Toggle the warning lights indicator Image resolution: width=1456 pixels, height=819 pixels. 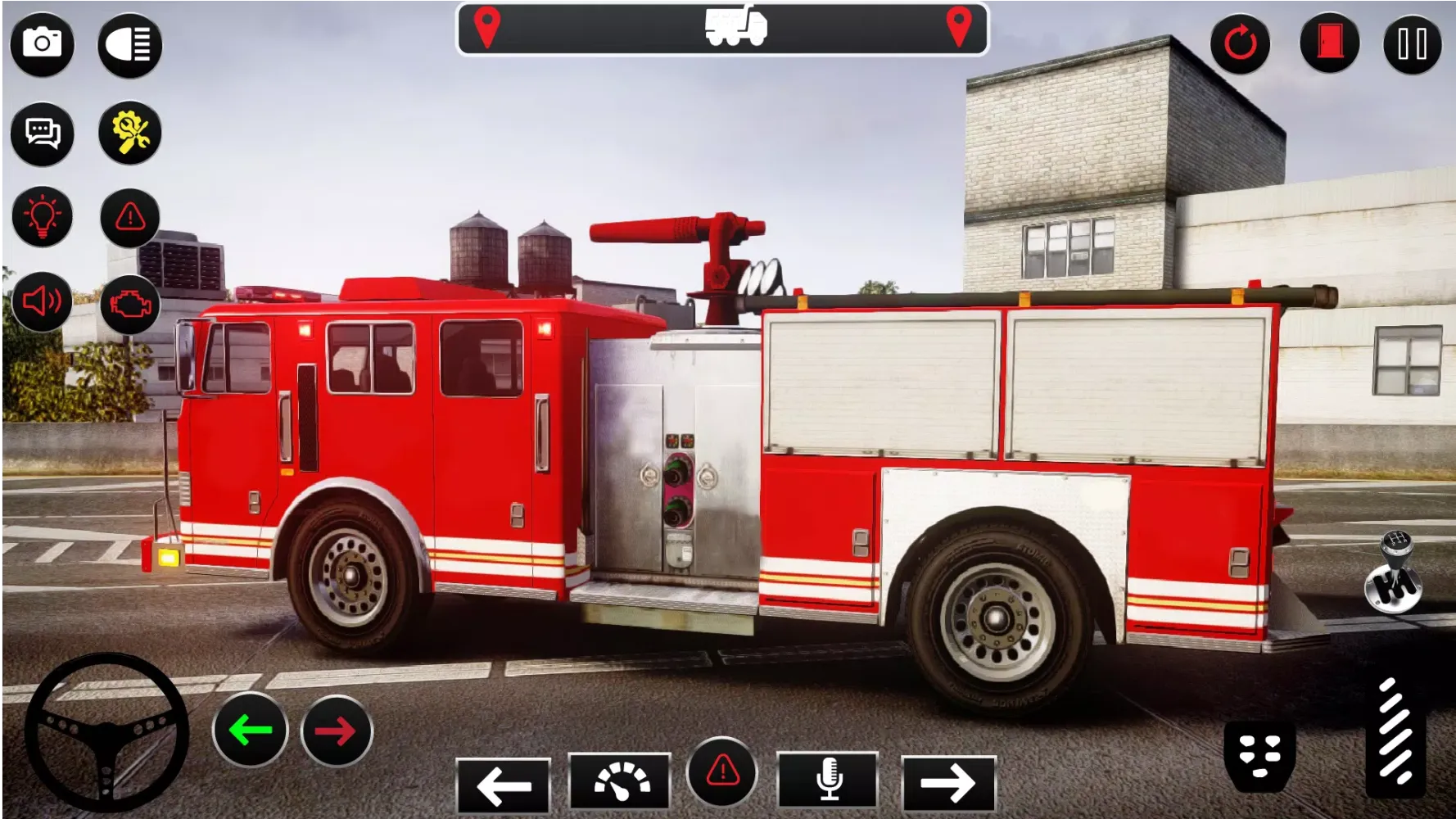(x=129, y=218)
